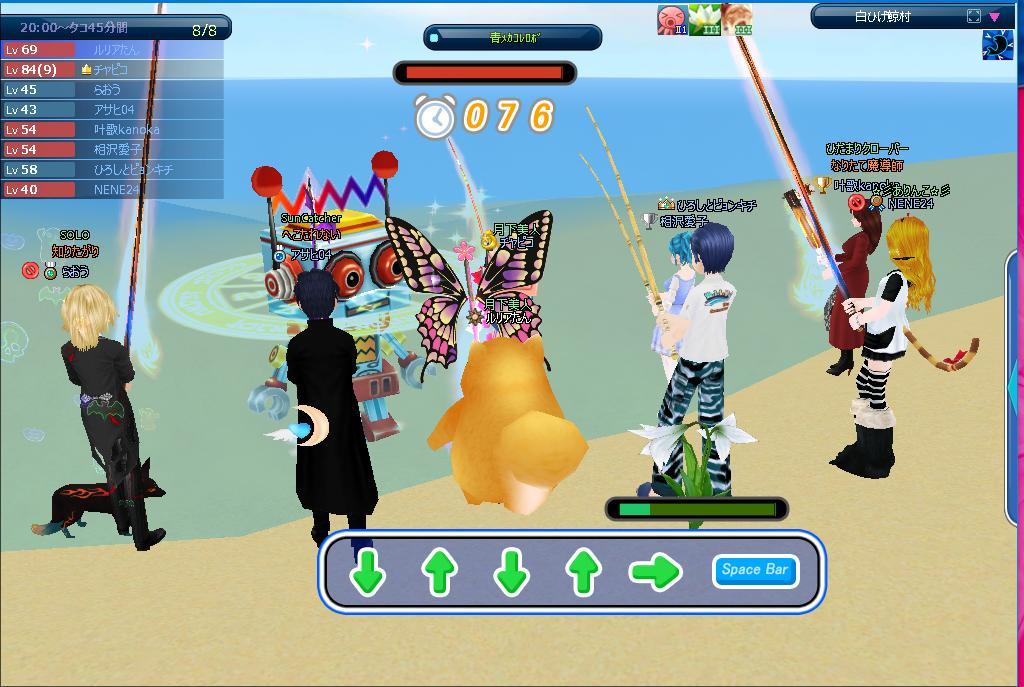Toggle fullscreen icon on the 白ひげ鯨村 bar
1024x687 pixels.
974,16
